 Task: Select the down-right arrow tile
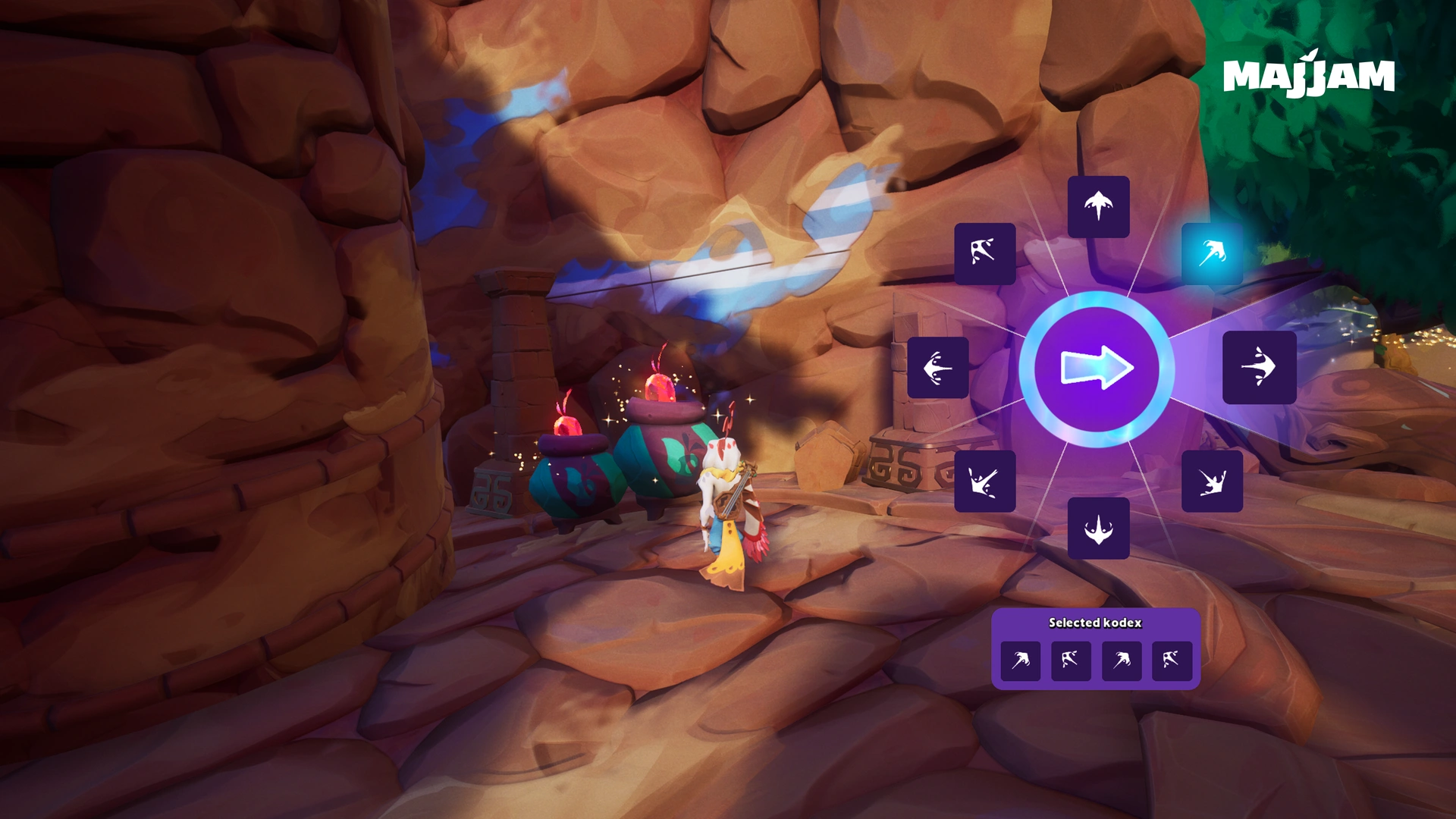click(1212, 481)
